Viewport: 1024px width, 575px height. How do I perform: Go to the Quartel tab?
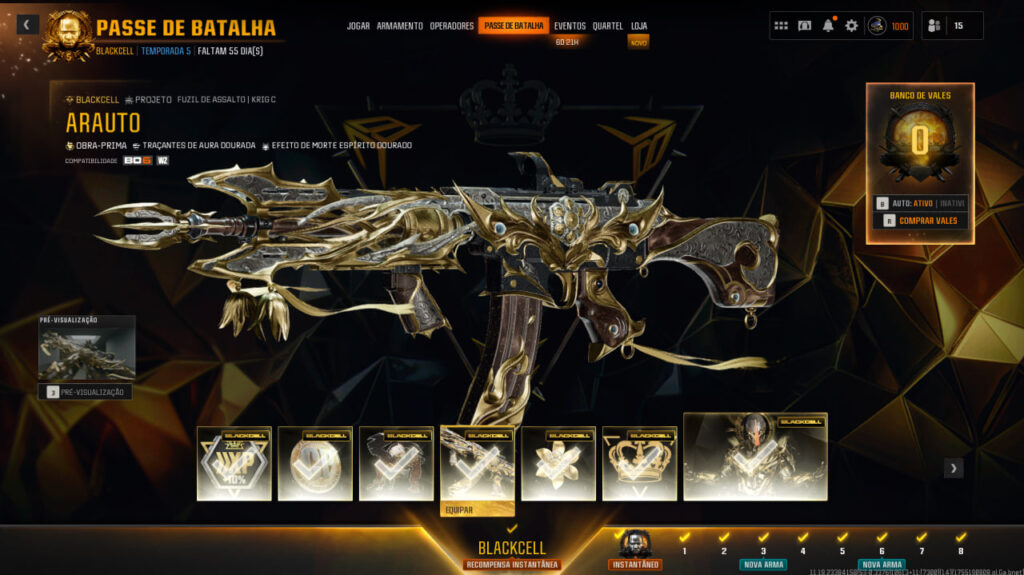[x=607, y=26]
